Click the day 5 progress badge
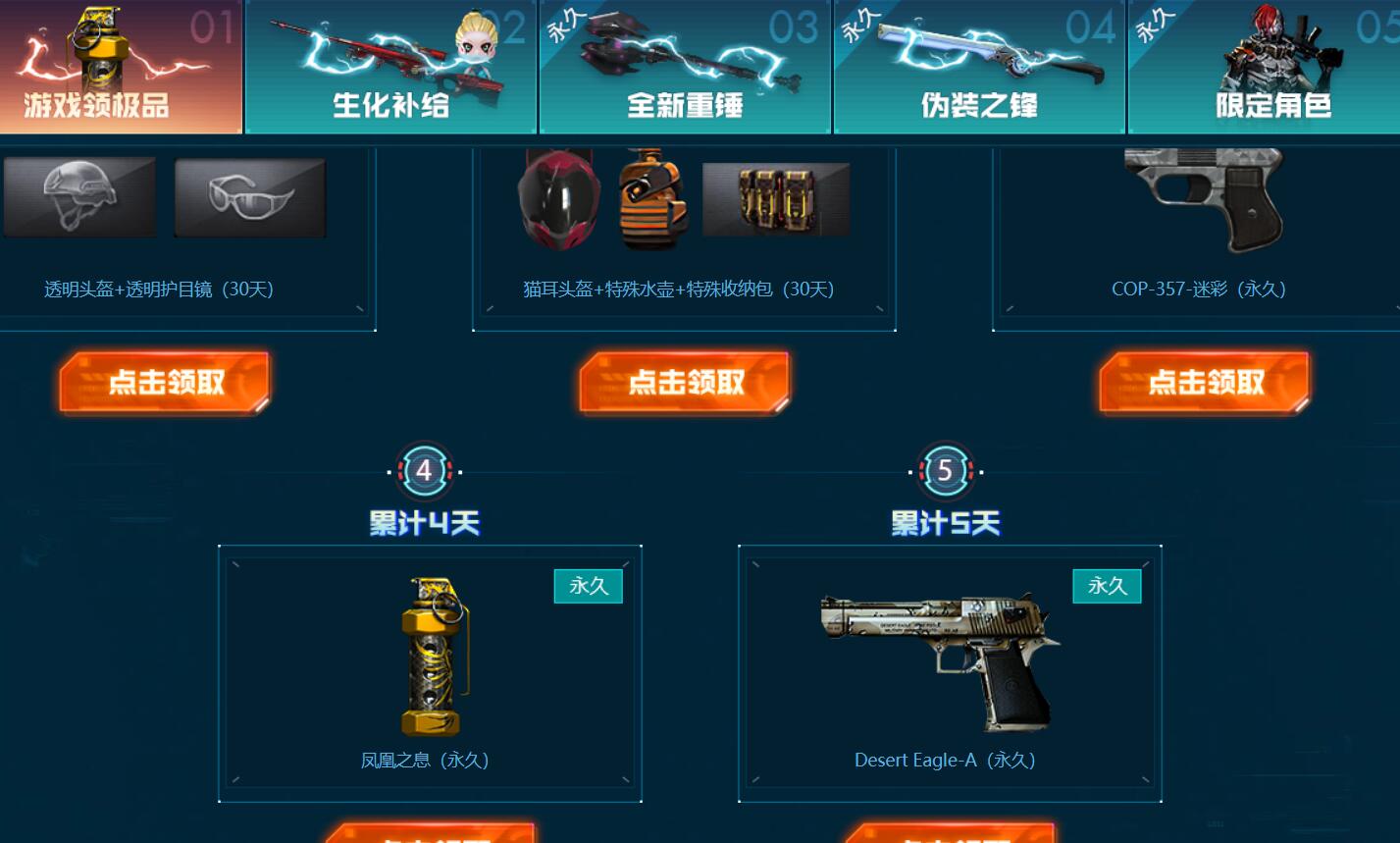This screenshot has height=843, width=1400. 945,469
